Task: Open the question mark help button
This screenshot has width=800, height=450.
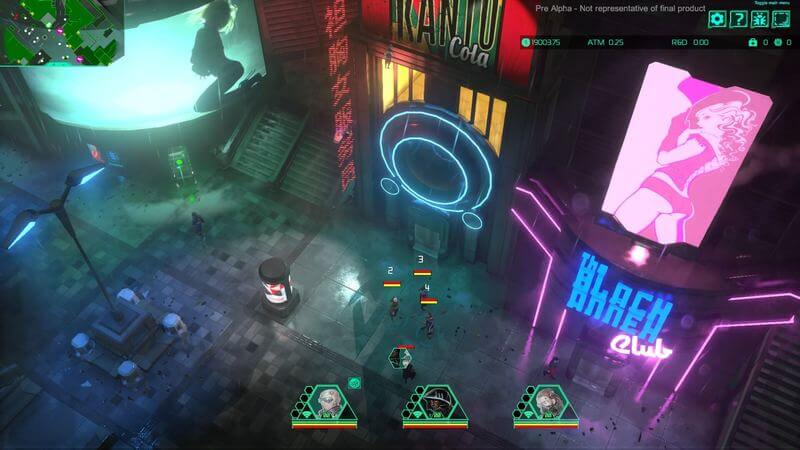Action: point(738,19)
